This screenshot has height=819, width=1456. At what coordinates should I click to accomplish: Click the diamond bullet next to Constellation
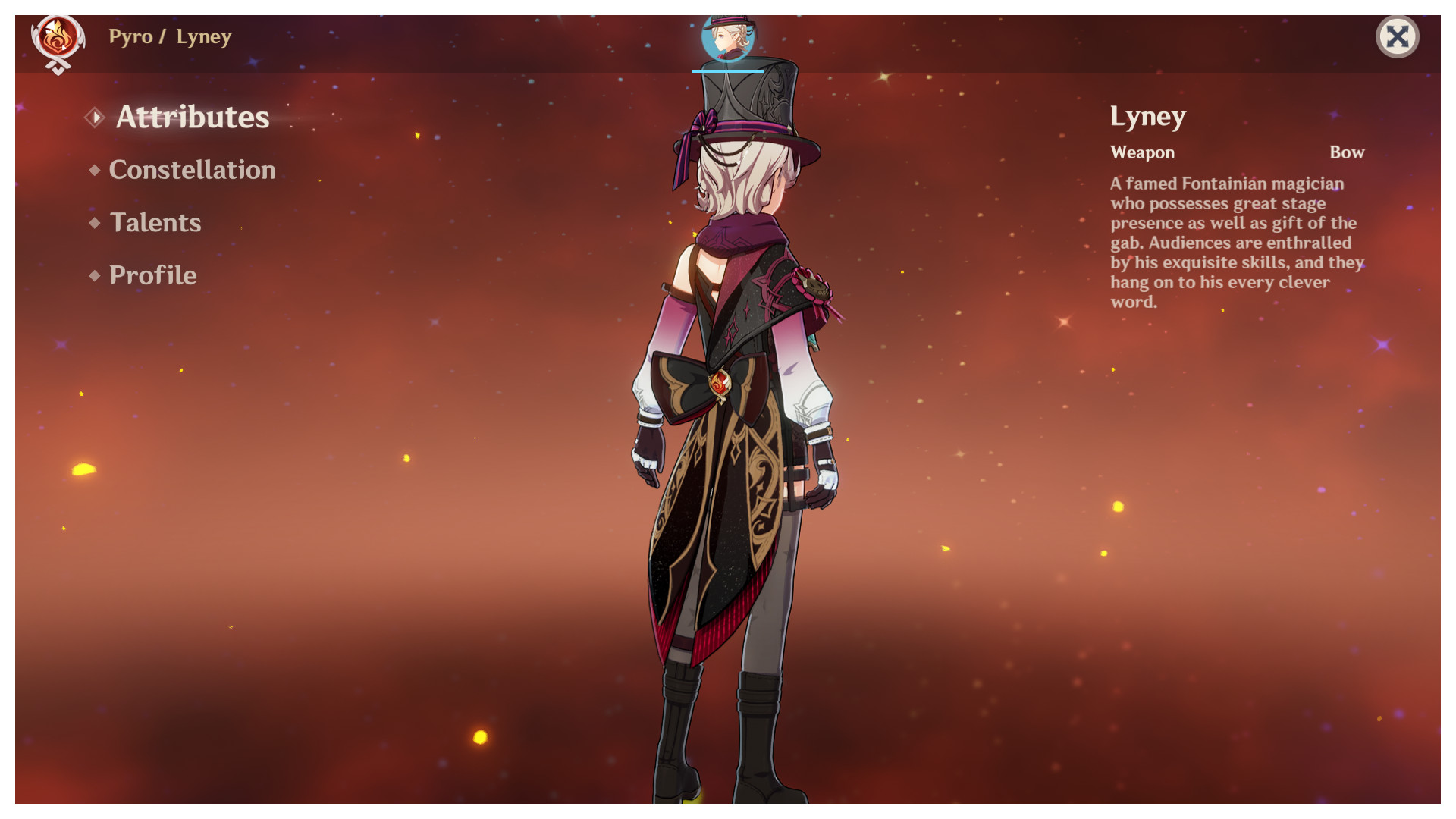tap(94, 170)
